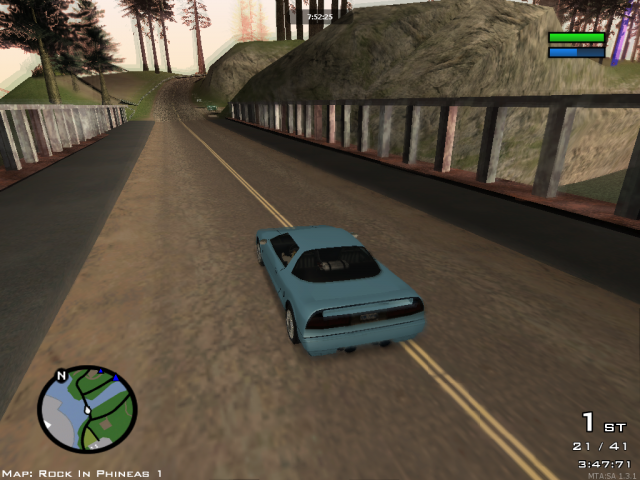This screenshot has height=480, width=640.
Task: Click the circular radar minimap
Action: (x=87, y=409)
